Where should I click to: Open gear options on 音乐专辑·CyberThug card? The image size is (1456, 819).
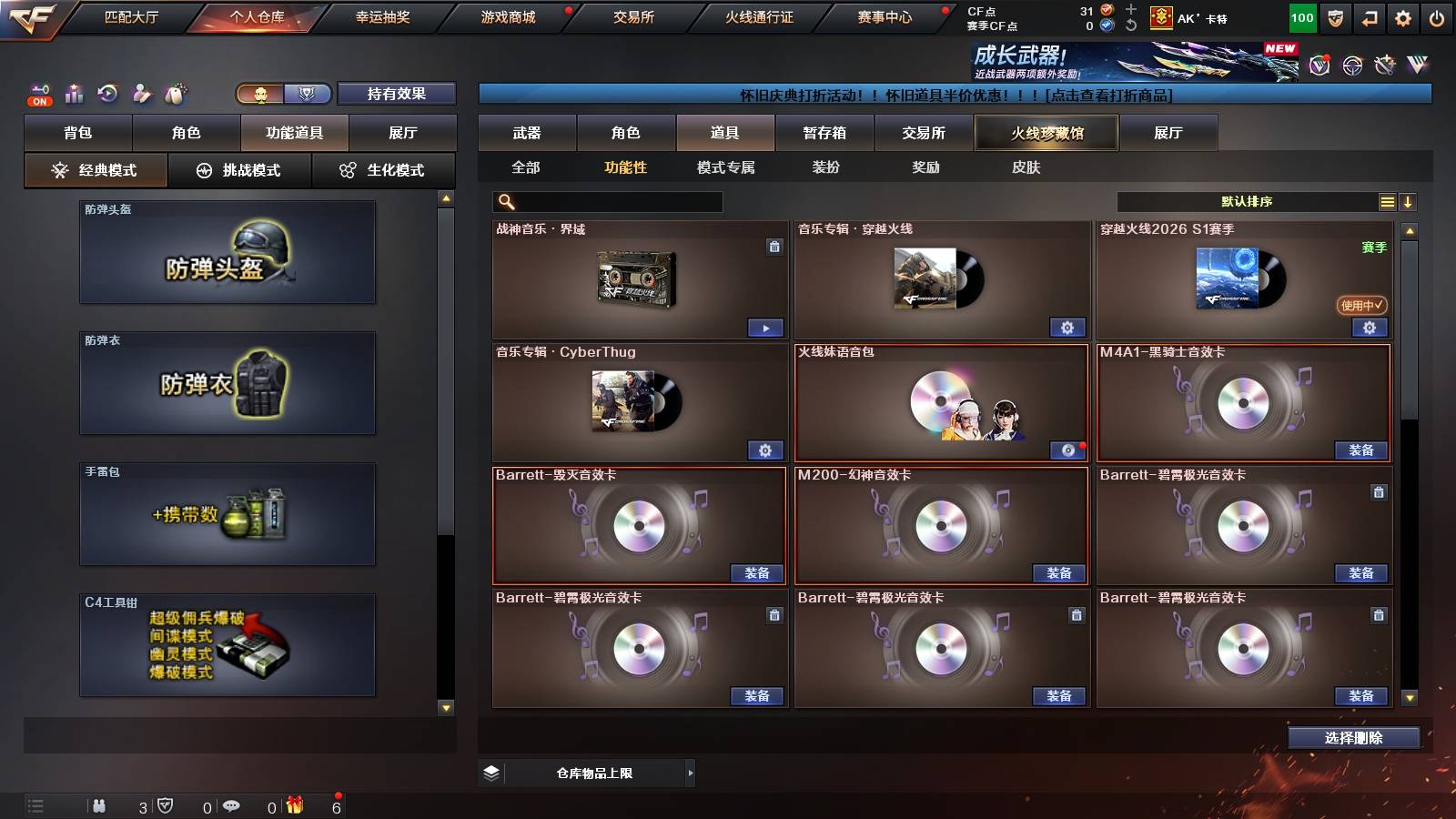click(765, 450)
